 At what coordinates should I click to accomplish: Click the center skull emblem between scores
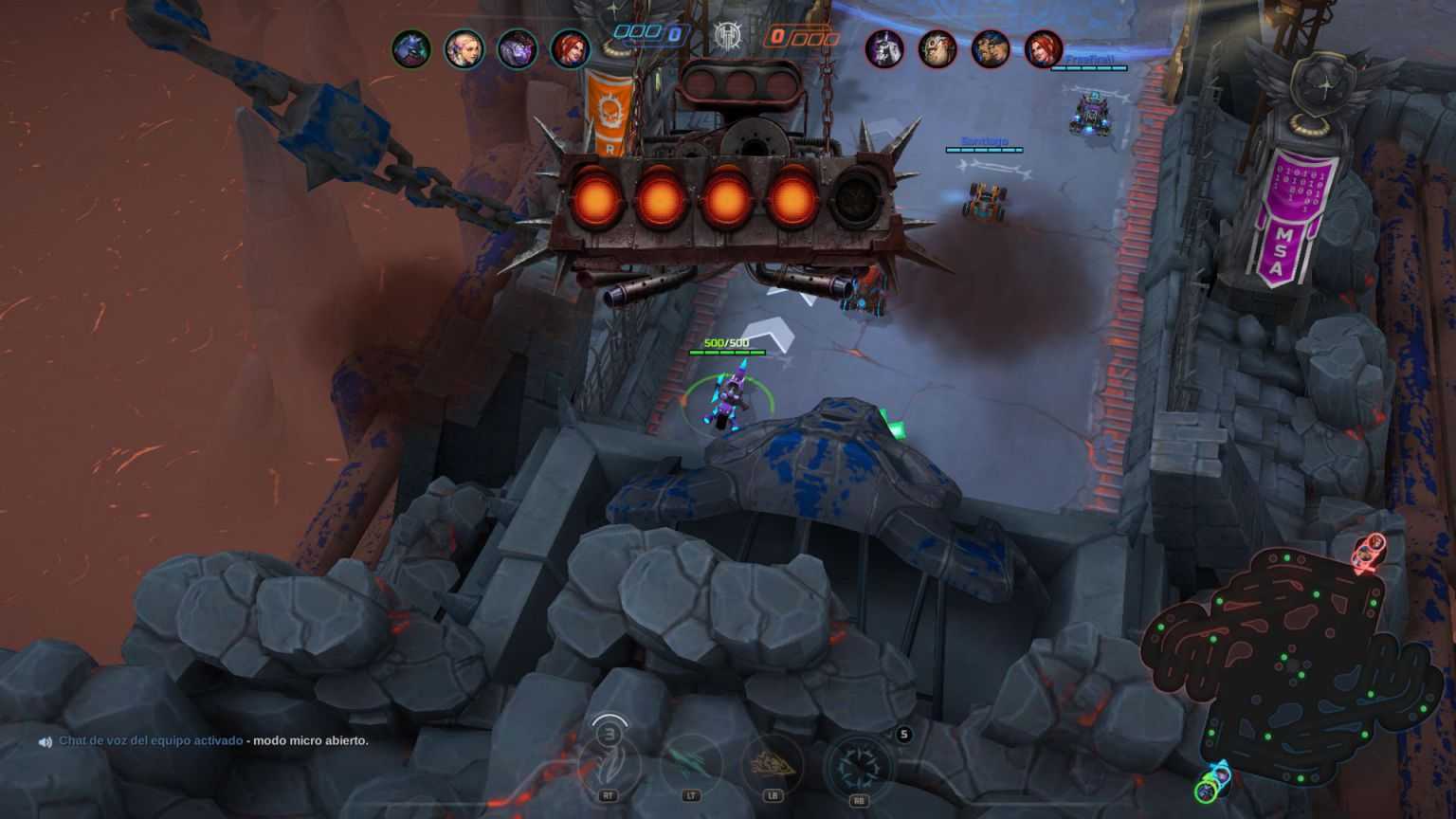[728, 37]
